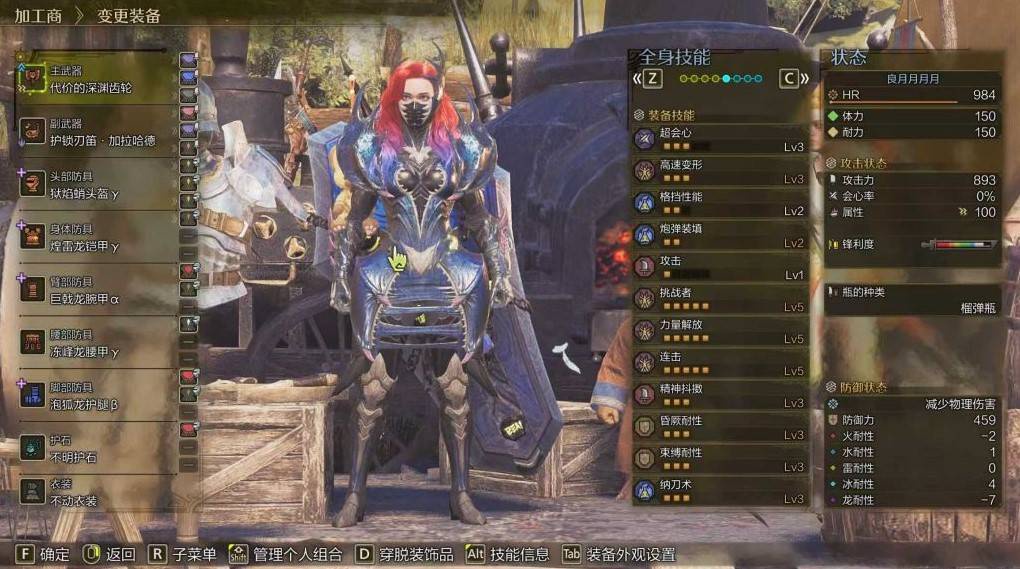1020x569 pixels.
Task: Select the main weapon 代价的深渊齿轮 slot
Action: click(95, 79)
